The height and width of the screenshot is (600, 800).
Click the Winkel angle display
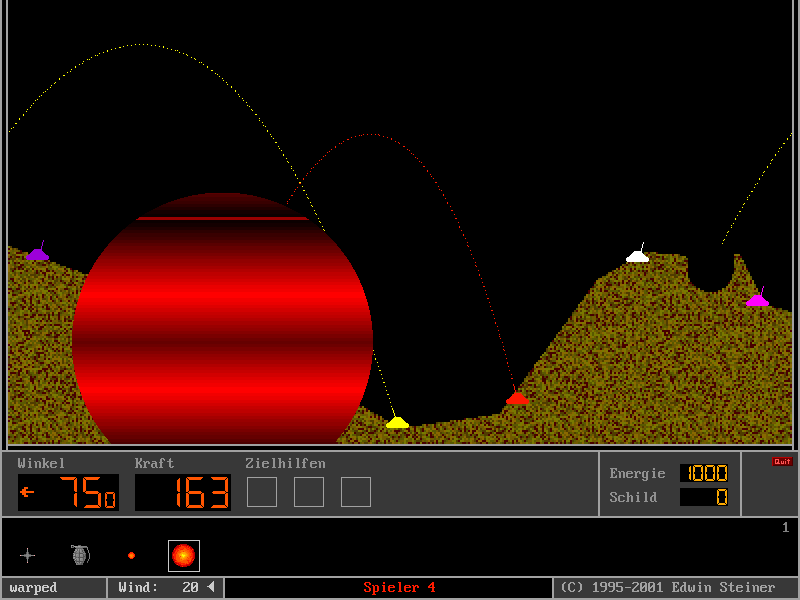(68, 492)
